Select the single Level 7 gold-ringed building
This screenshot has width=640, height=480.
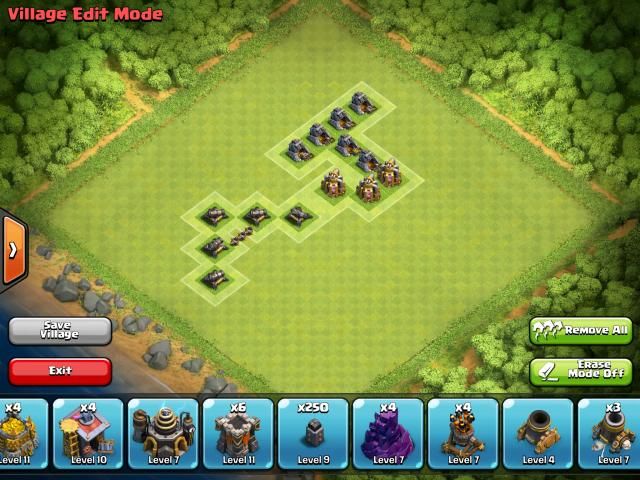(163, 433)
